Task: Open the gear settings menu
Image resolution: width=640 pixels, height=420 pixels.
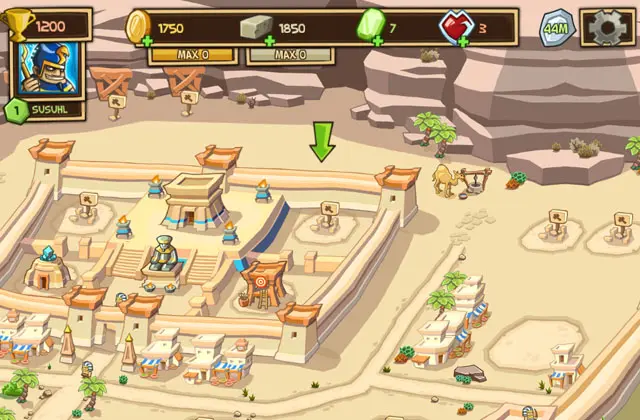Action: tap(606, 27)
